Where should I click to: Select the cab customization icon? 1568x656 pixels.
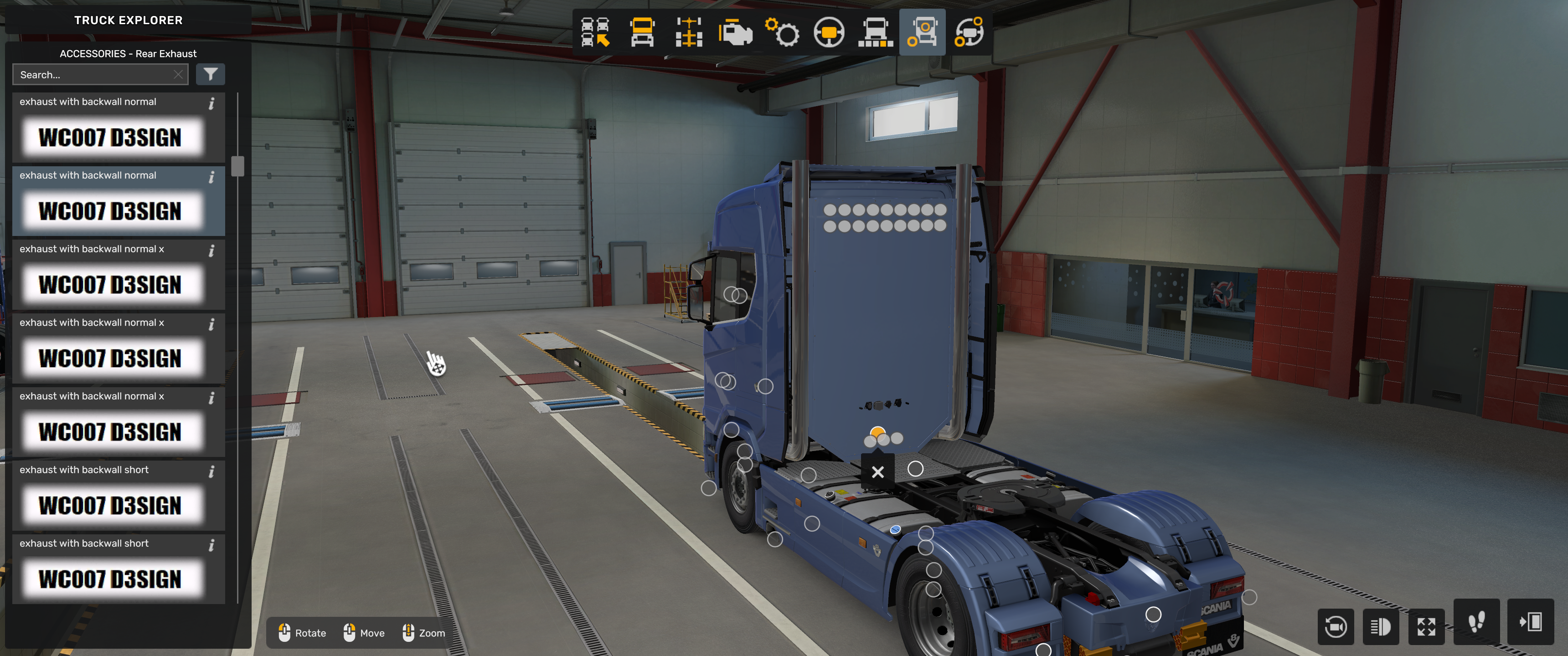coord(641,33)
